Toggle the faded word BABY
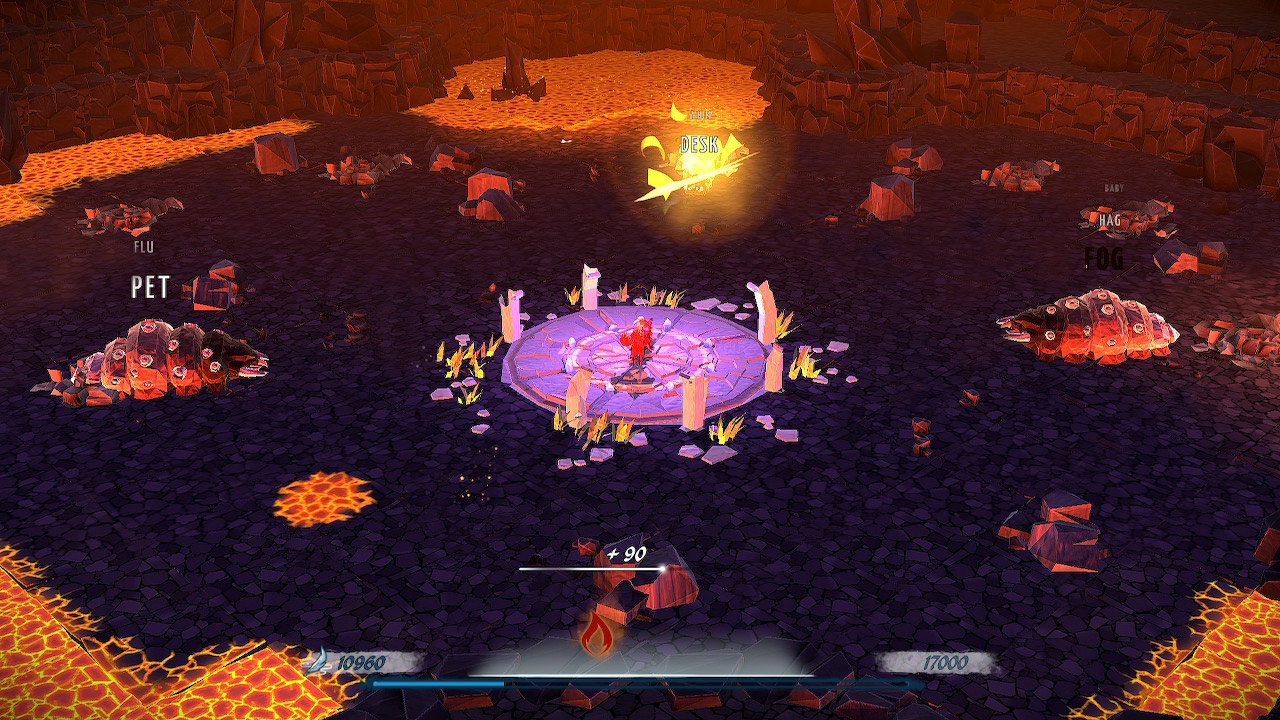Viewport: 1280px width, 720px height. (1113, 187)
